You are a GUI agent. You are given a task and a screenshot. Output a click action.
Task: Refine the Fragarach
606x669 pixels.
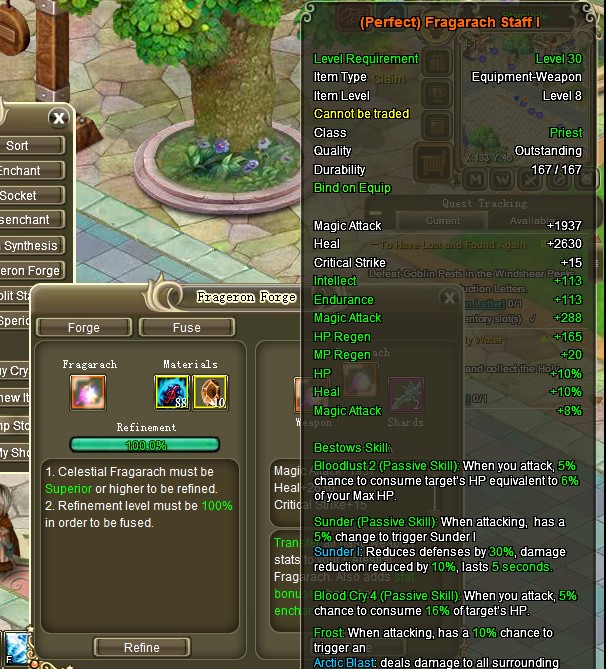[141, 647]
